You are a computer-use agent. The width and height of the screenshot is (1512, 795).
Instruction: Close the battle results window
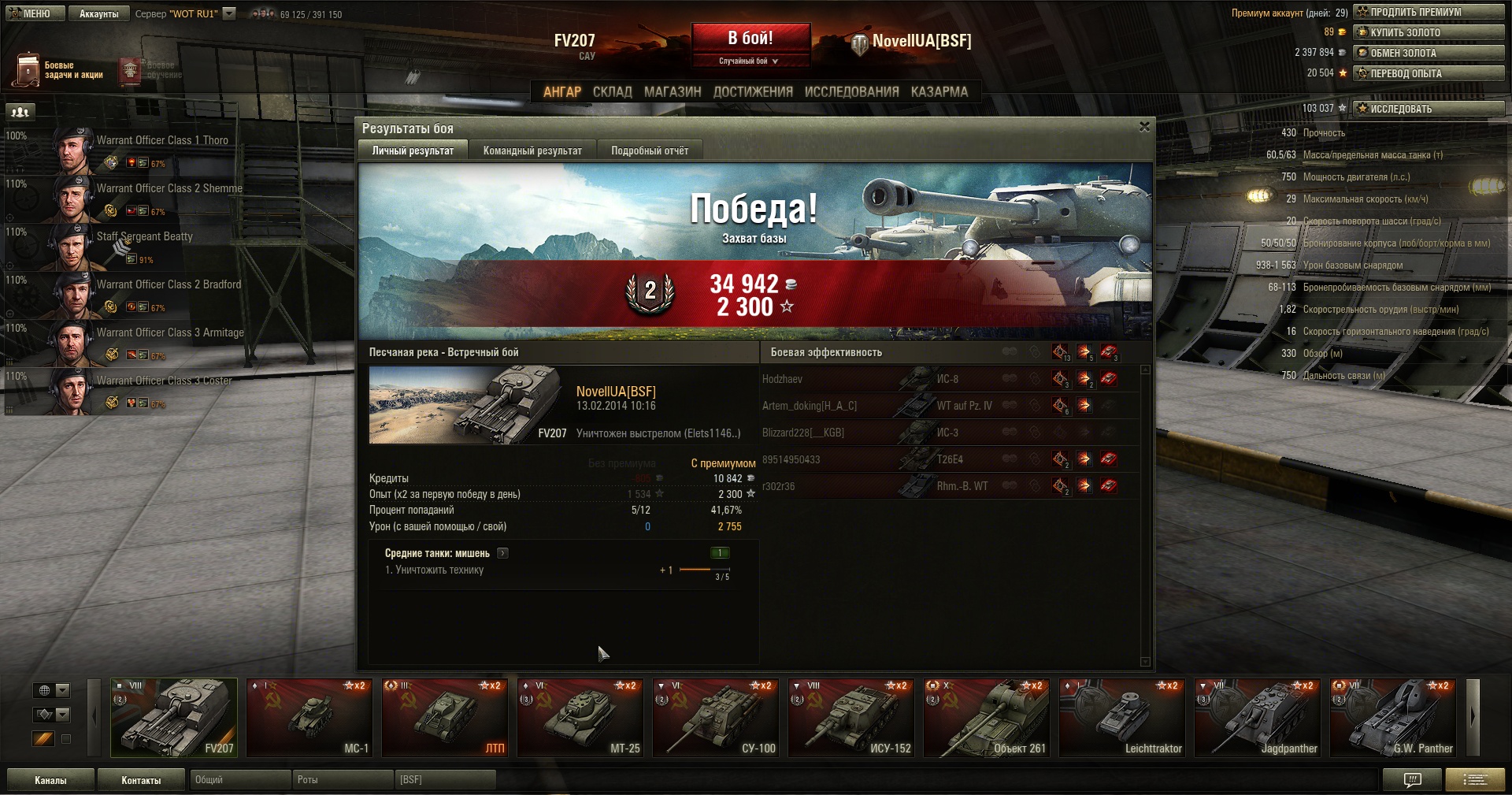click(1144, 127)
